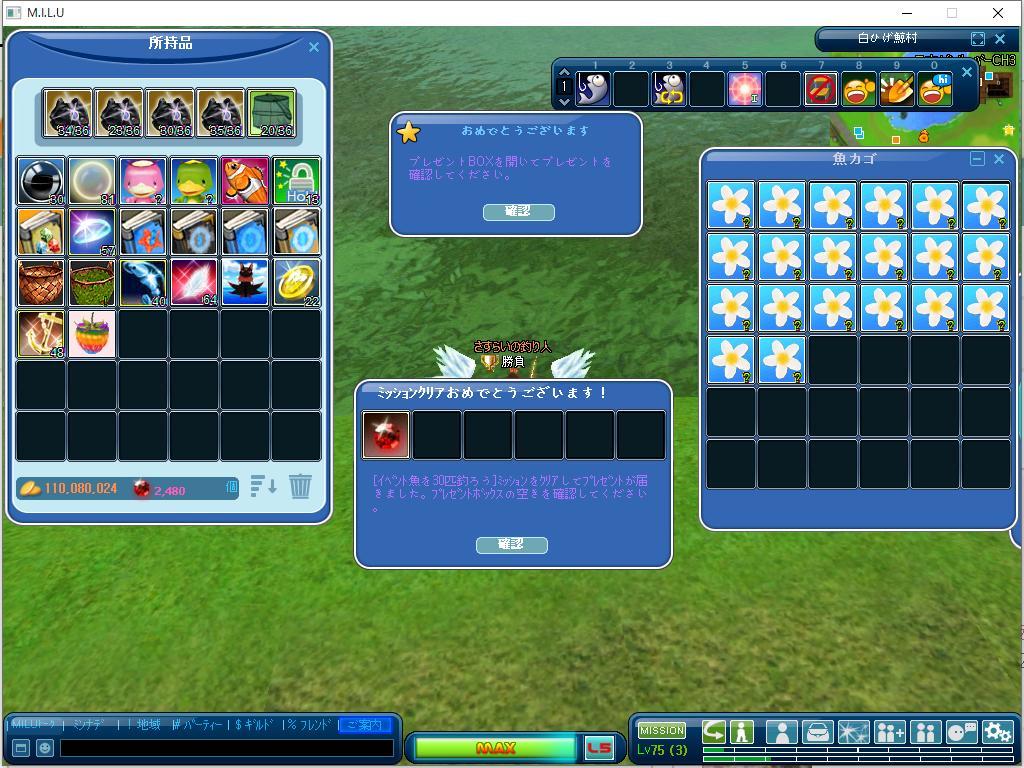The width and height of the screenshot is (1024, 768).
Task: Sort the inventory items
Action: [263, 487]
